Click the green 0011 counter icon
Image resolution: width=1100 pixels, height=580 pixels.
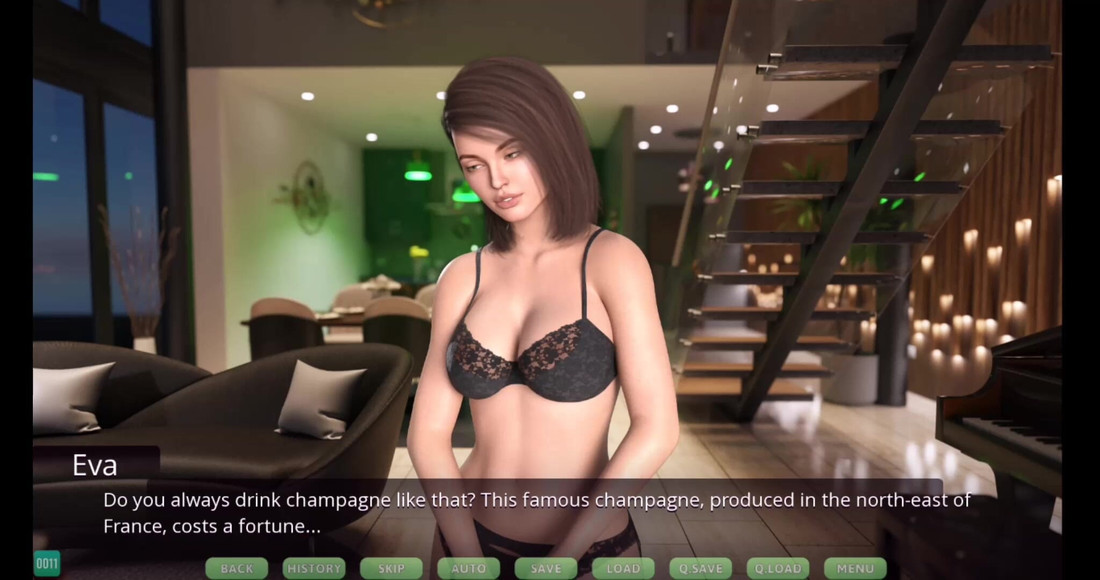click(x=47, y=564)
